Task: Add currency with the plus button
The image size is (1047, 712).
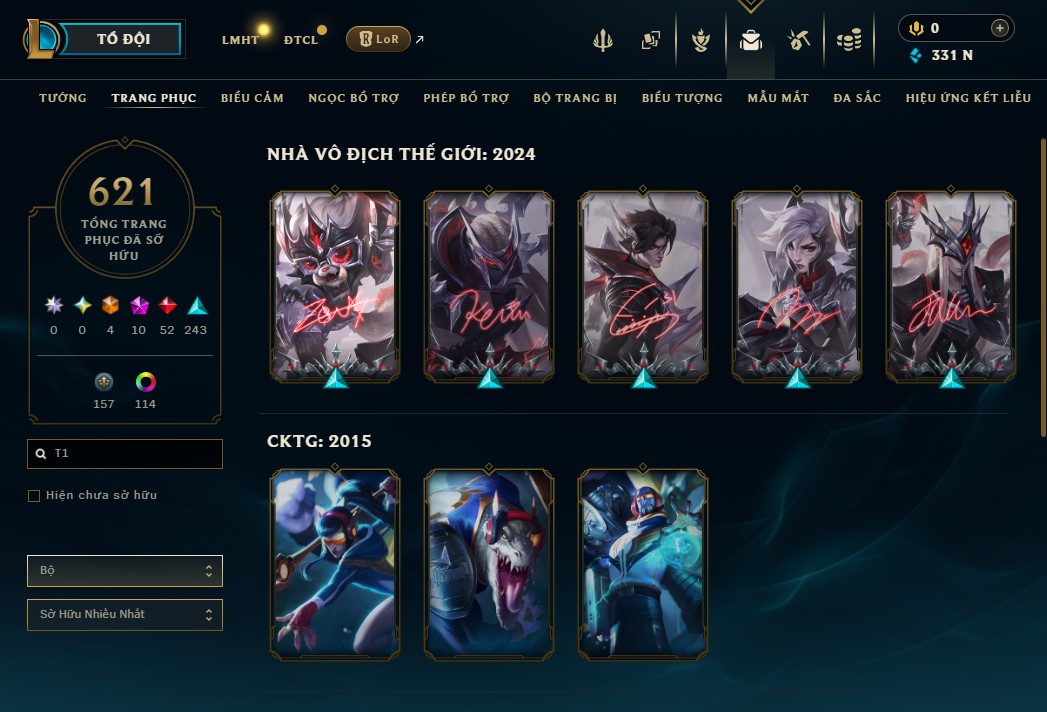Action: point(999,28)
